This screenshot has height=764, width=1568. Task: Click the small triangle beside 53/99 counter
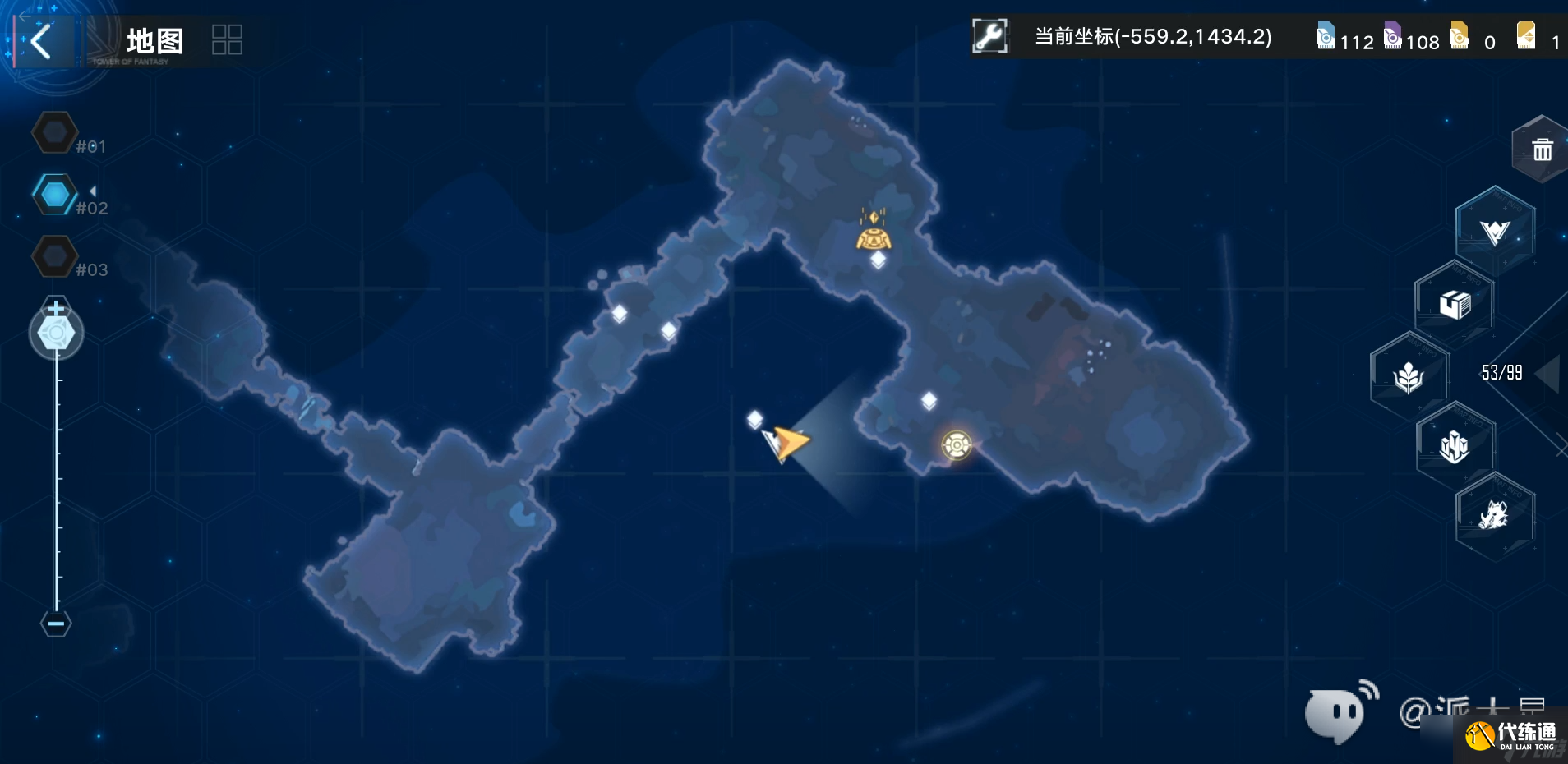1548,374
